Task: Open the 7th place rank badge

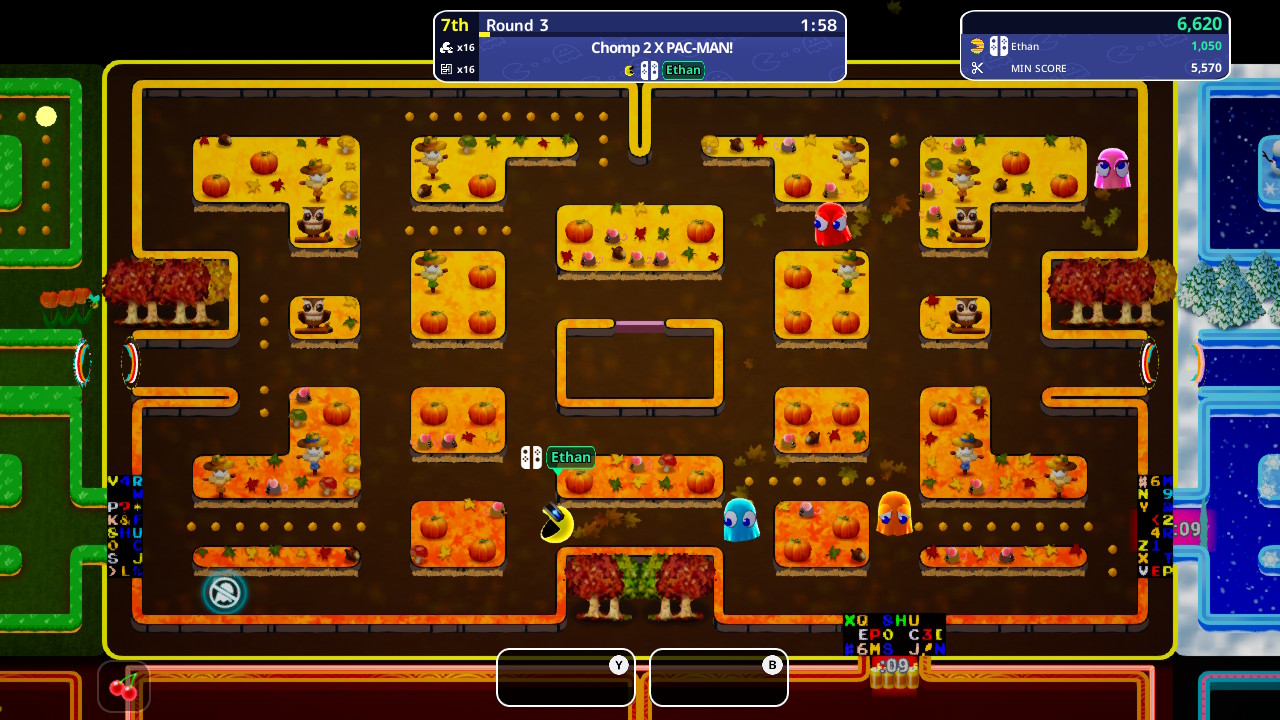Action: [x=455, y=24]
